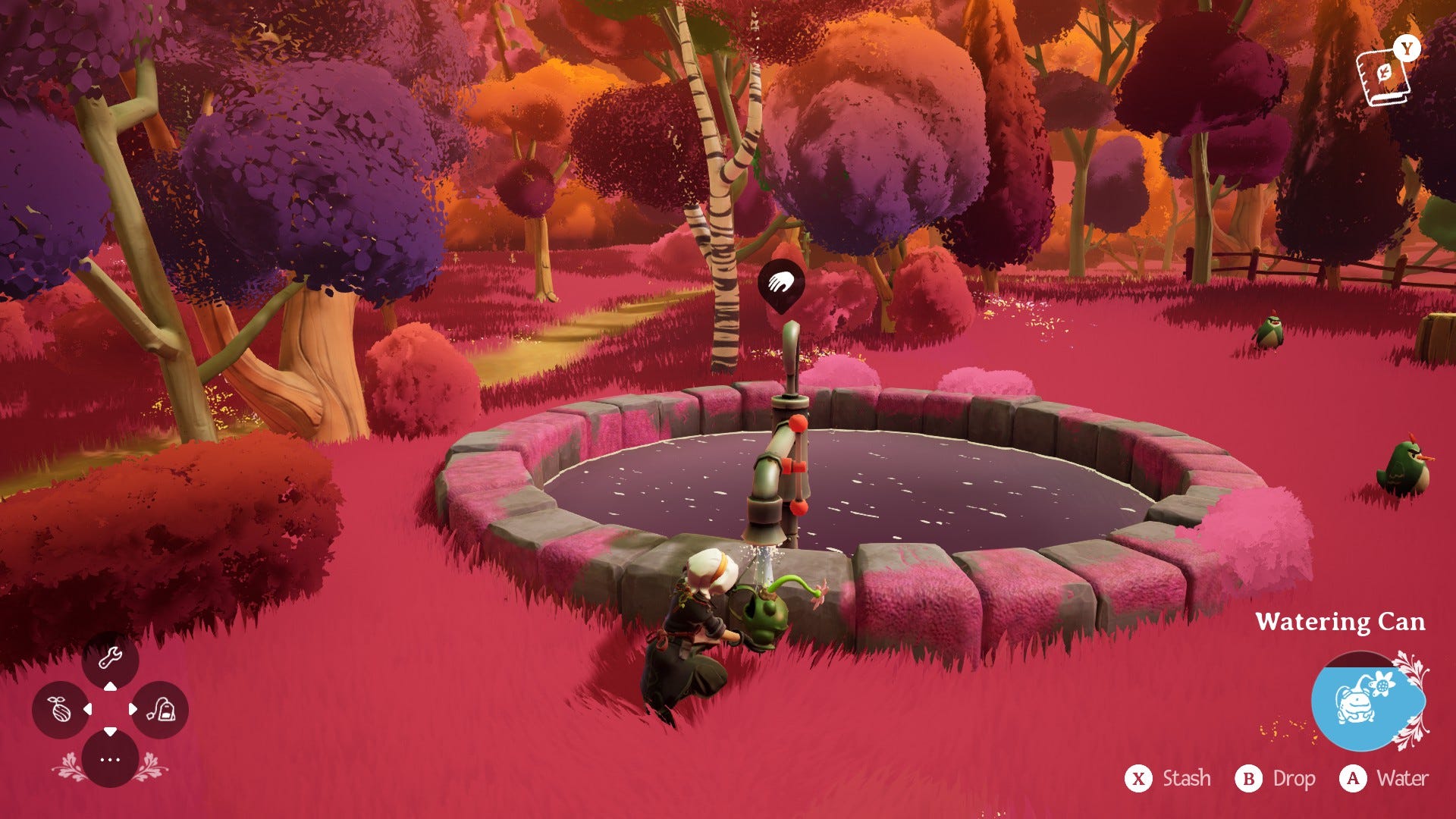Open the three-dots more options slot

[110, 759]
